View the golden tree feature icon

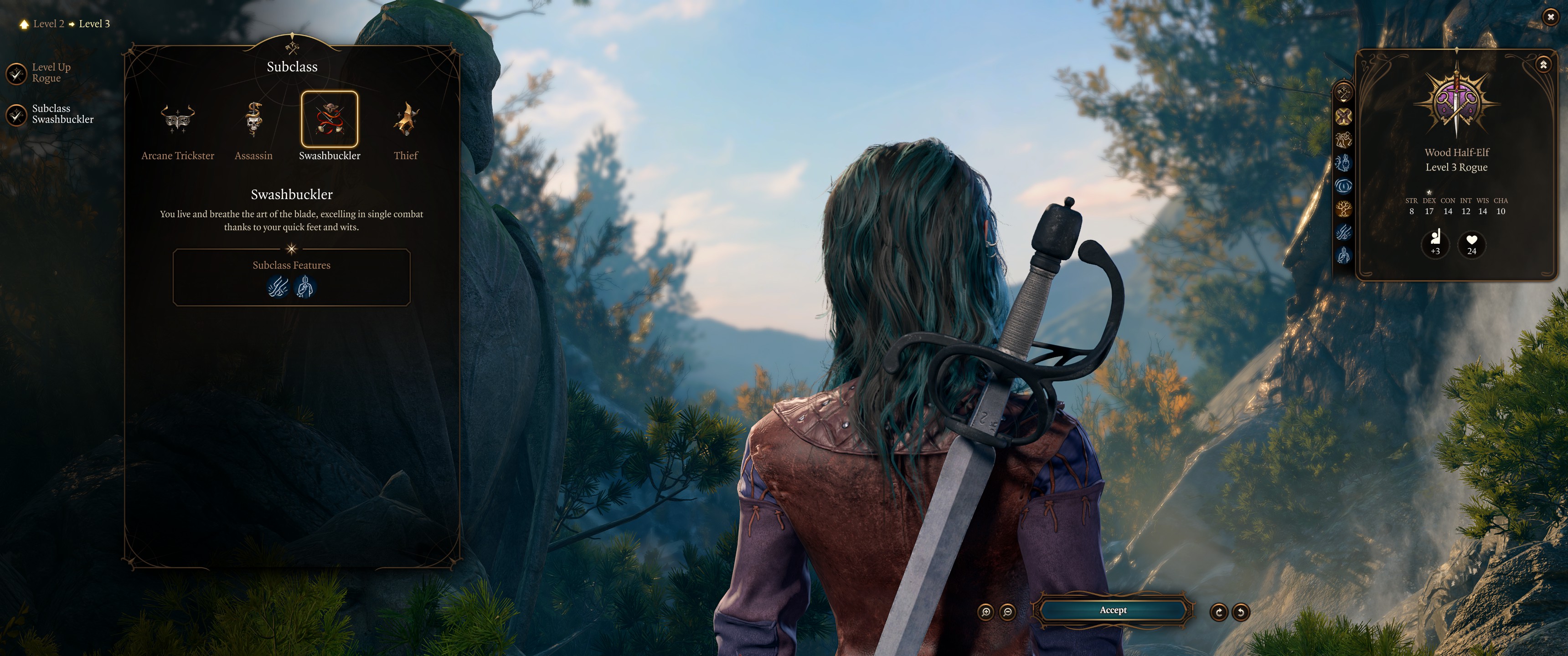pos(1343,209)
